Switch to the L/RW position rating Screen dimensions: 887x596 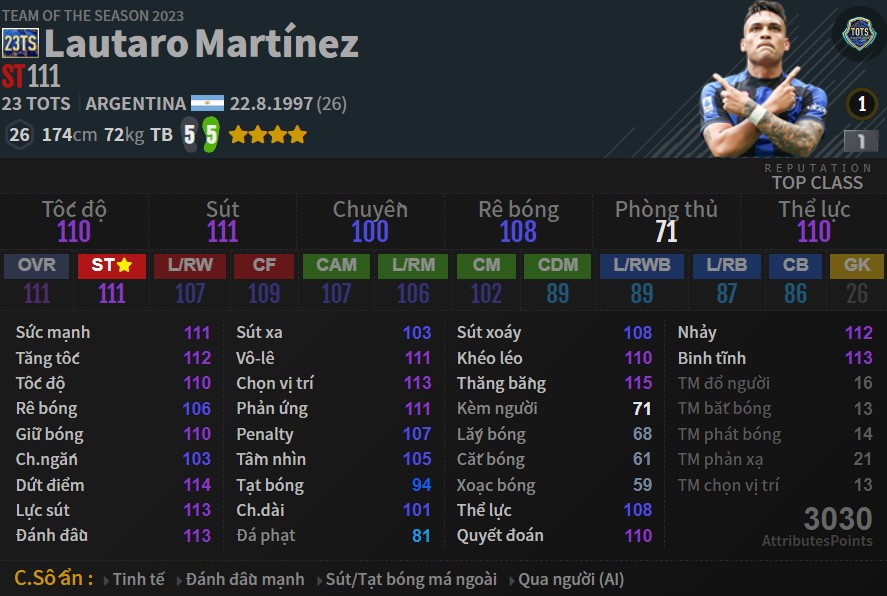pos(190,266)
